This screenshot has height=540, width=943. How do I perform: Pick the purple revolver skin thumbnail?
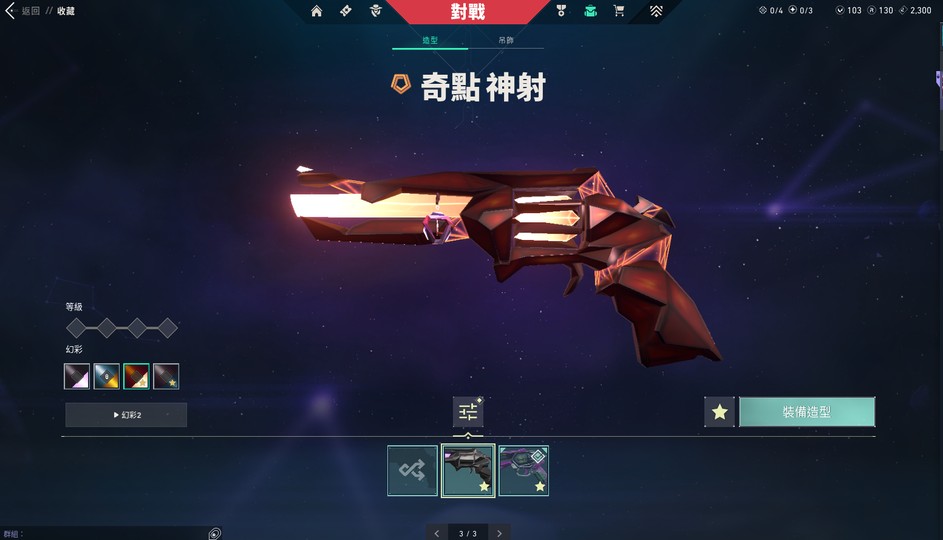[523, 470]
